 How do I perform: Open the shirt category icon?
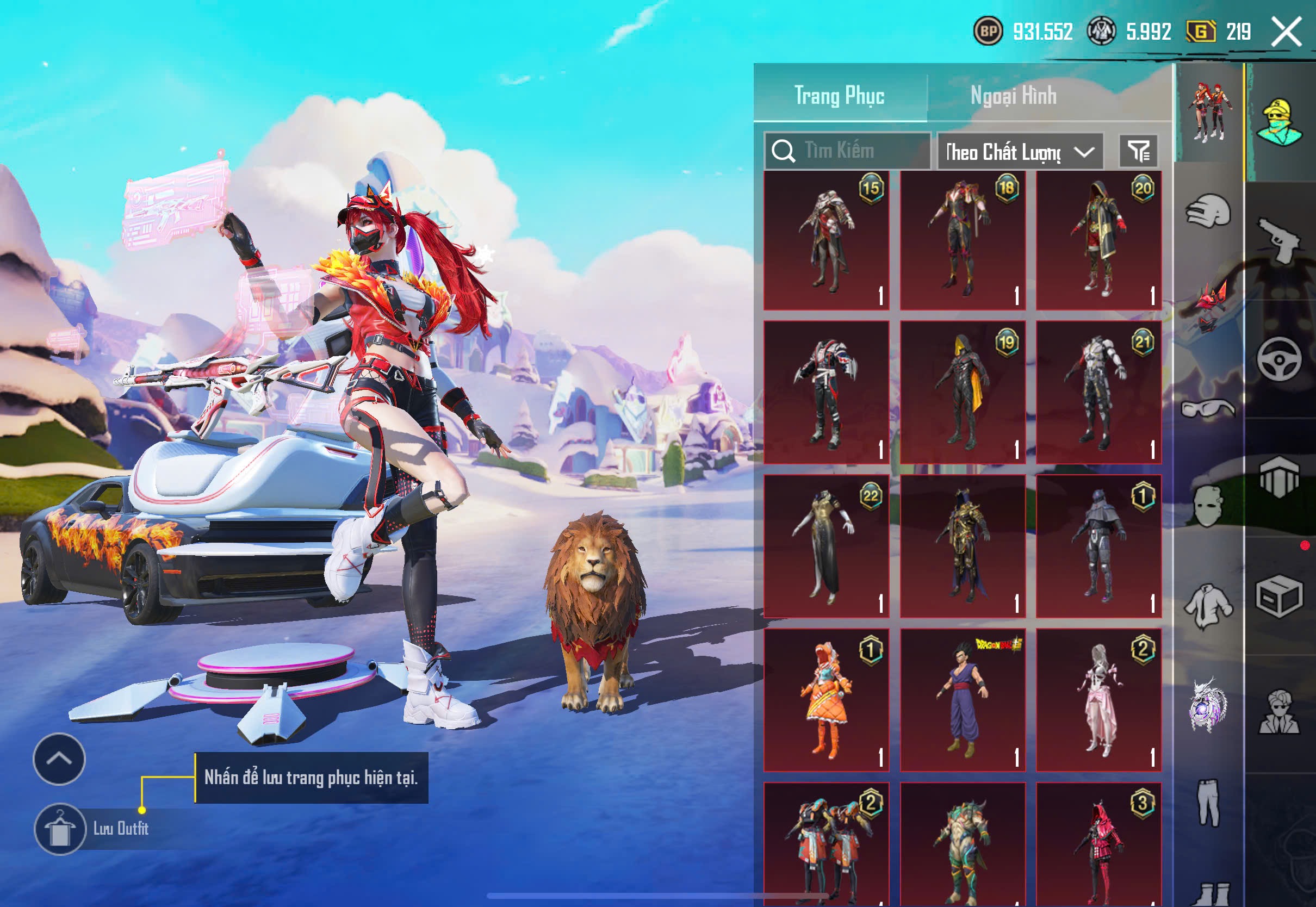pyautogui.click(x=1208, y=606)
